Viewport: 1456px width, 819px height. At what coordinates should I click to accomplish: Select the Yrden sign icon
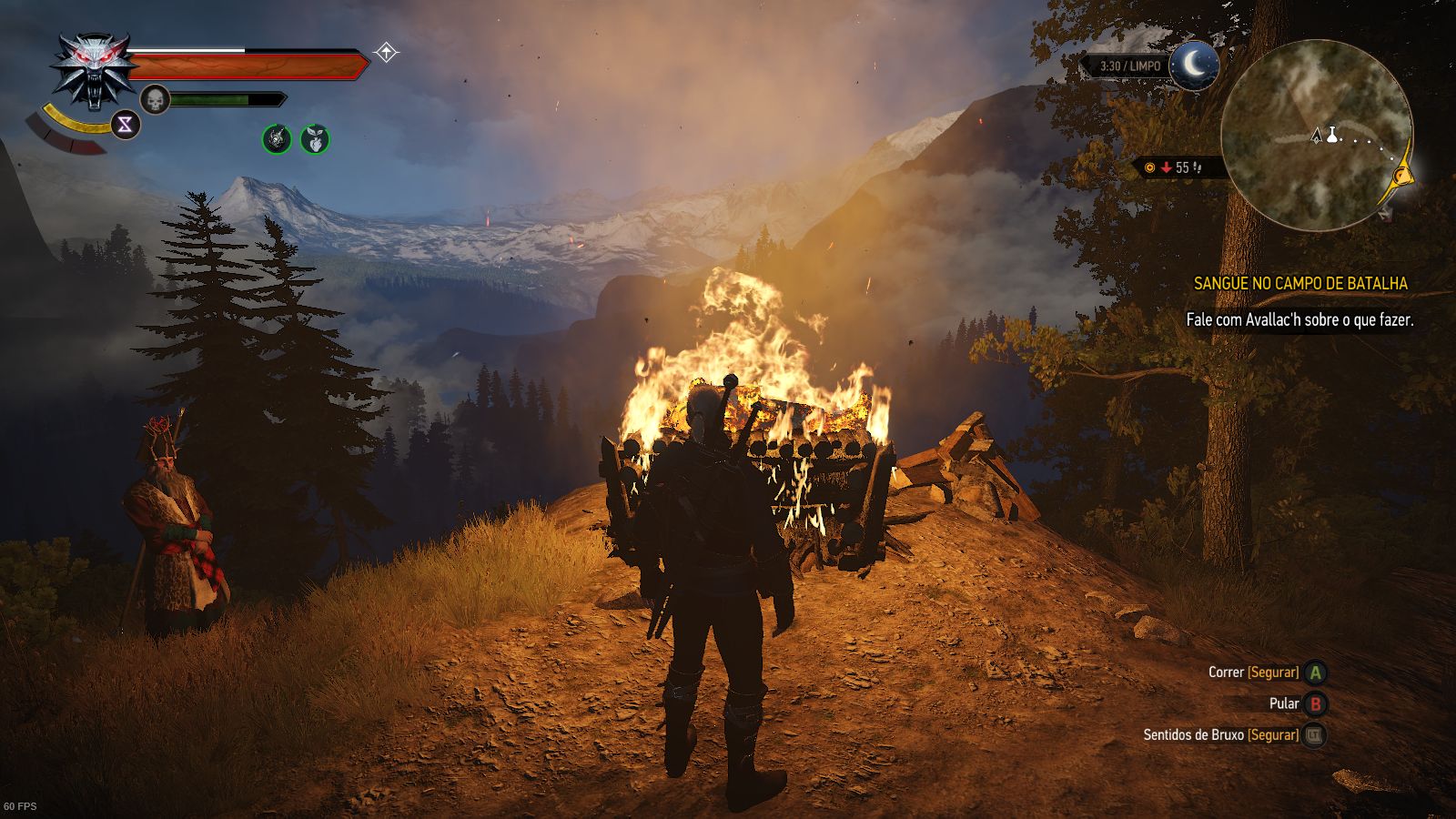[126, 125]
